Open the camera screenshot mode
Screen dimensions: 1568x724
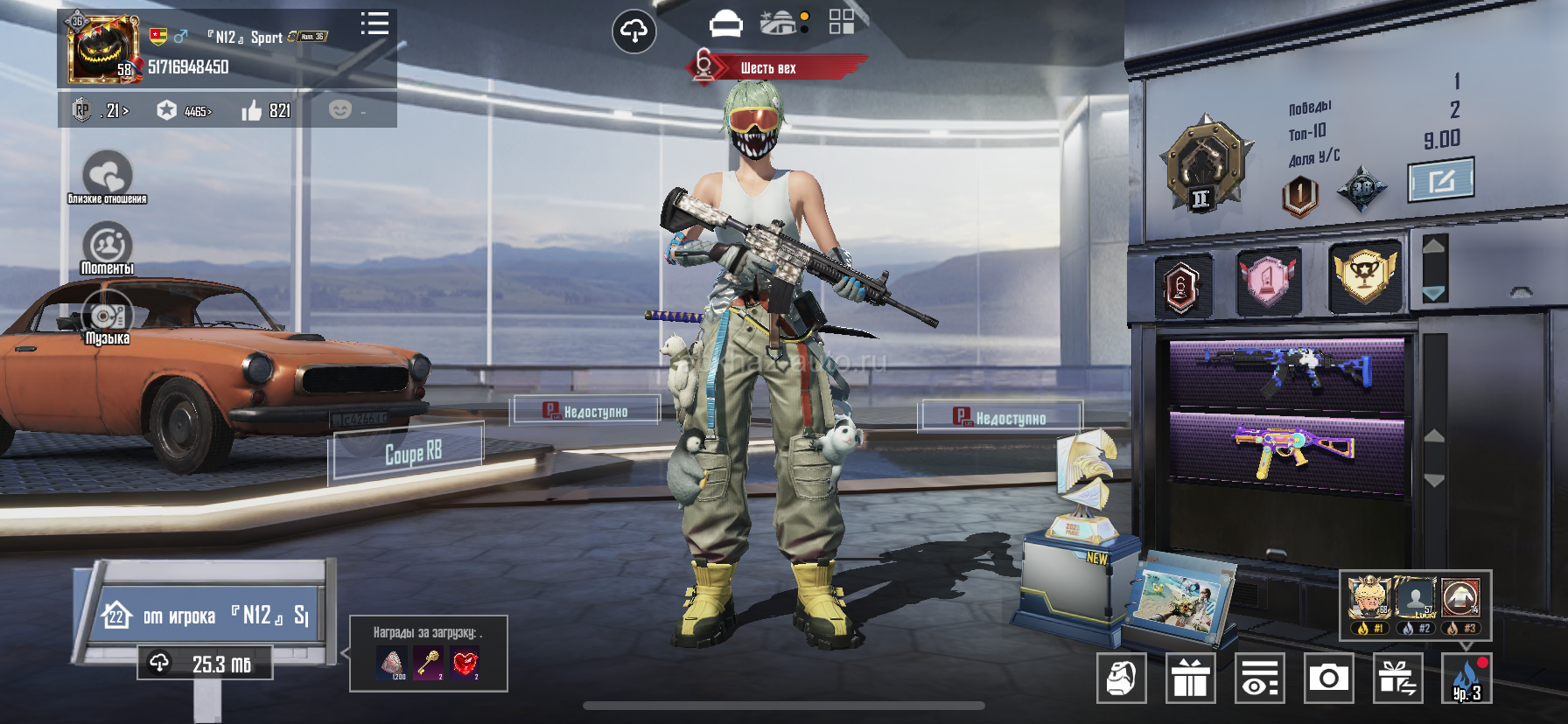[x=1328, y=678]
